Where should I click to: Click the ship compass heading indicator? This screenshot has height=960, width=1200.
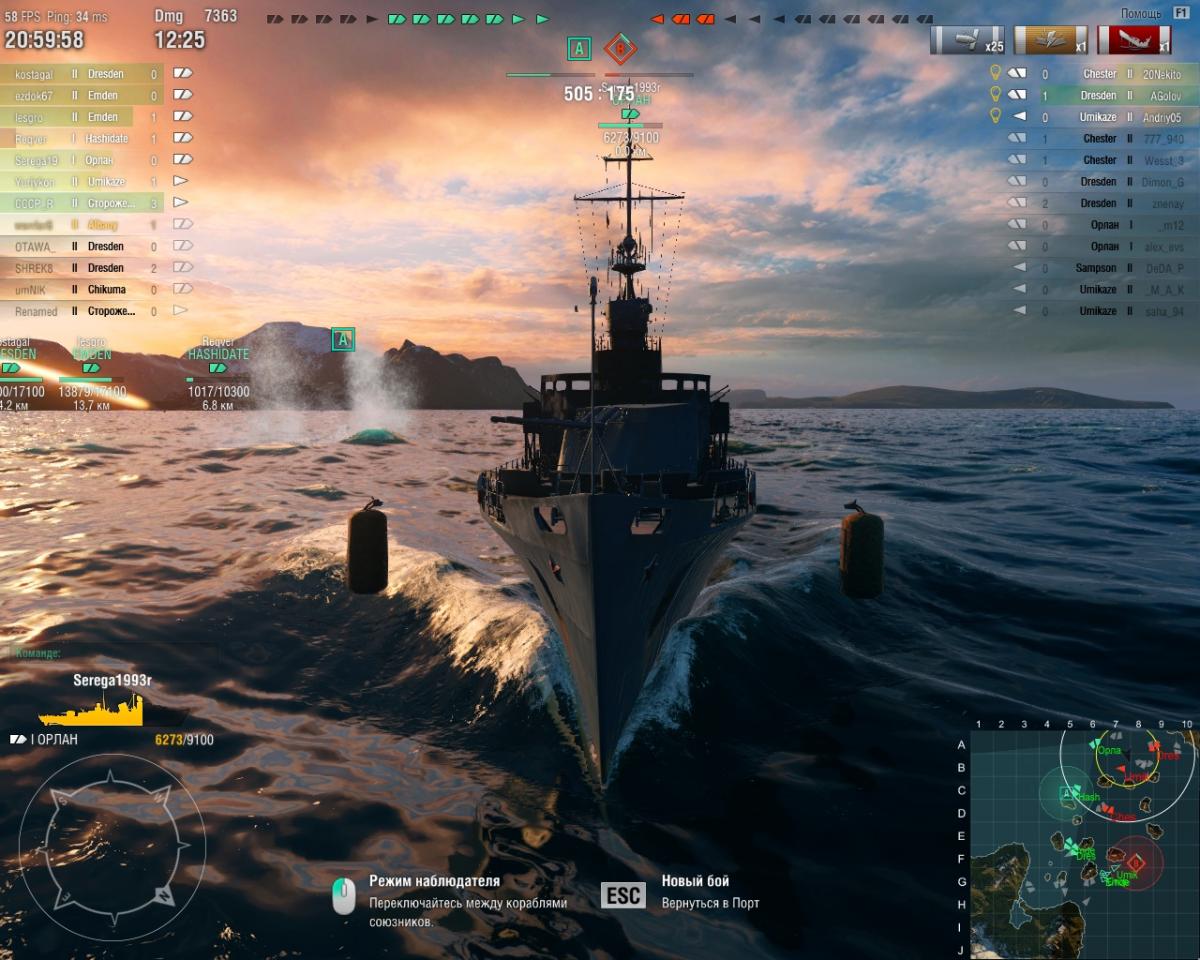112,847
